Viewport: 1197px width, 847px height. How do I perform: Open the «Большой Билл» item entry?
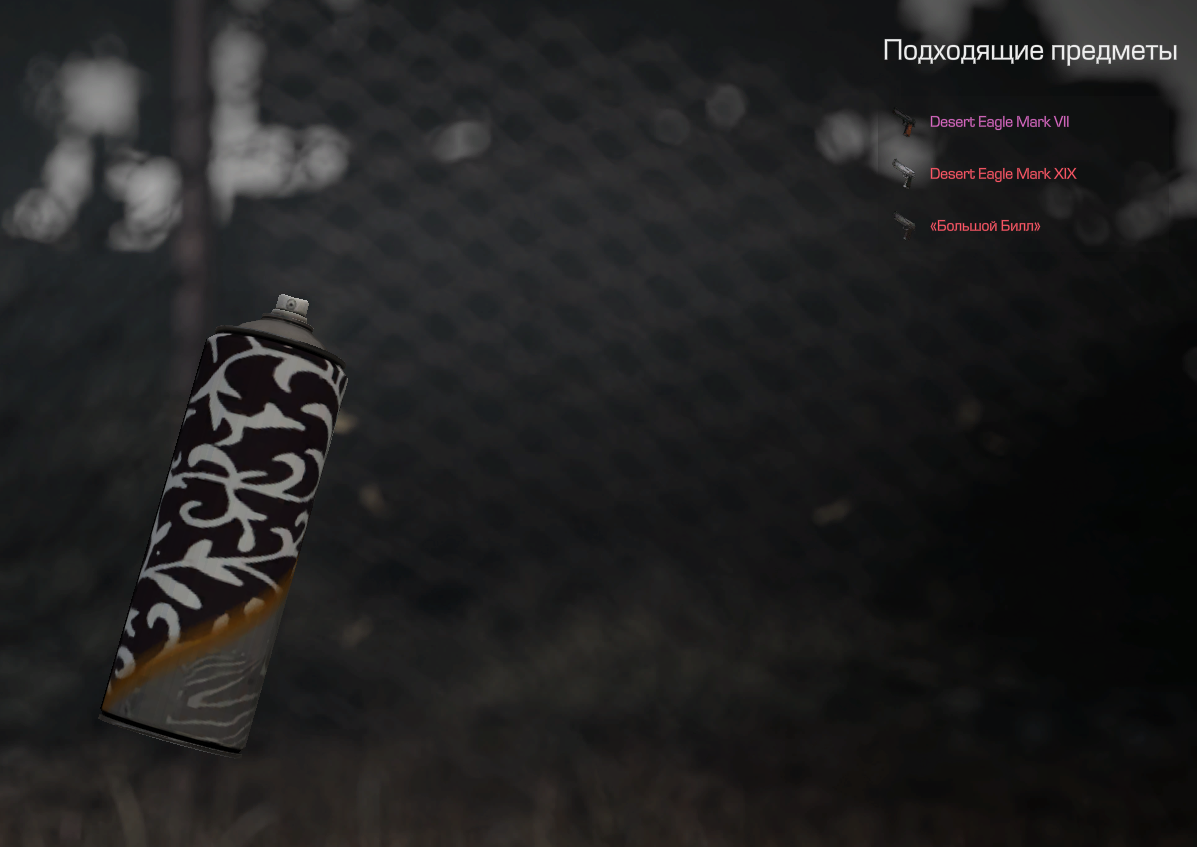[x=984, y=227]
